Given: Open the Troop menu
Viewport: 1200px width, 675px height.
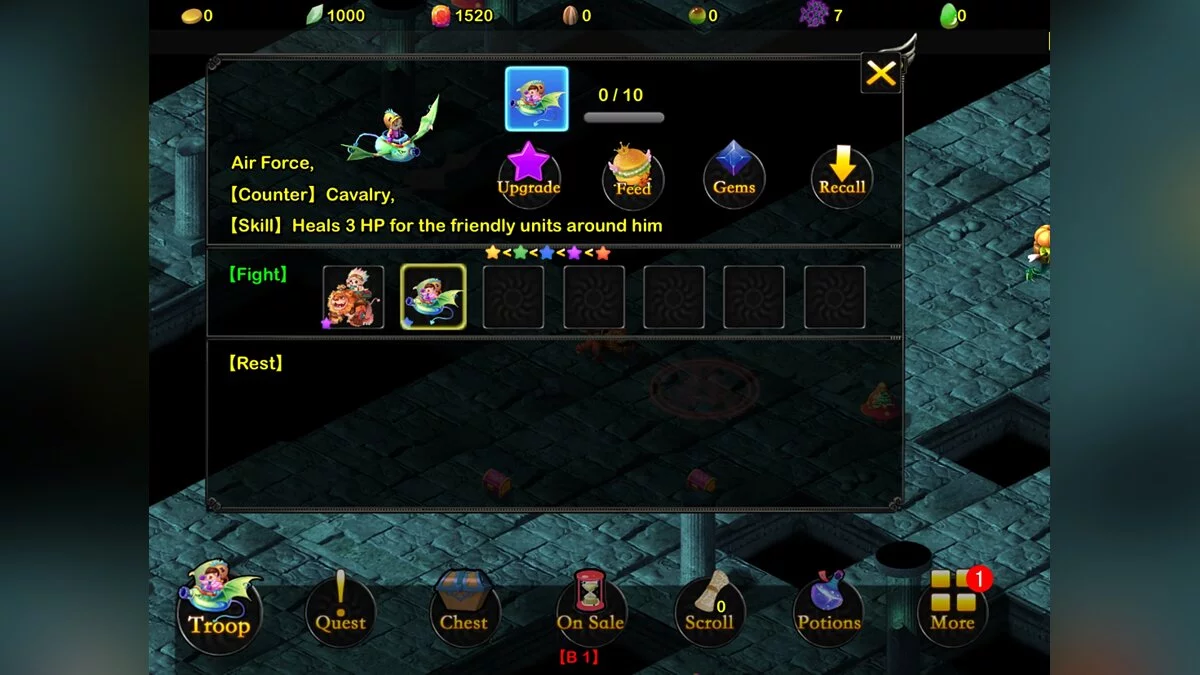Looking at the screenshot, I should coord(220,611).
